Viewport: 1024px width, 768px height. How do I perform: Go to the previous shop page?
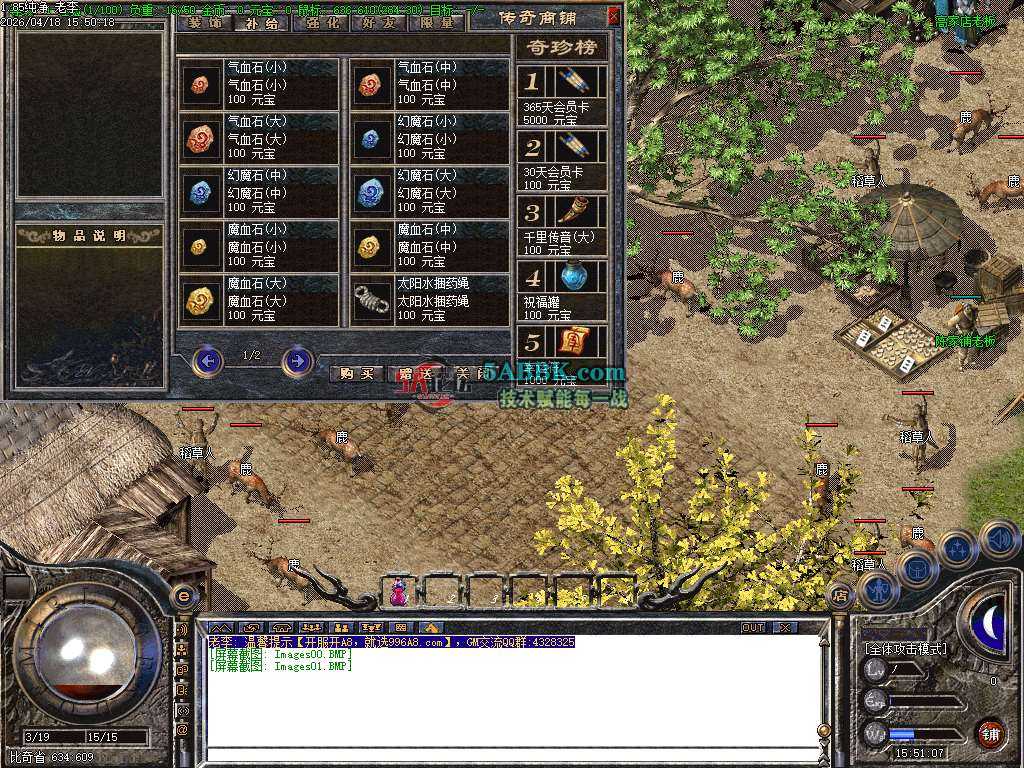207,360
